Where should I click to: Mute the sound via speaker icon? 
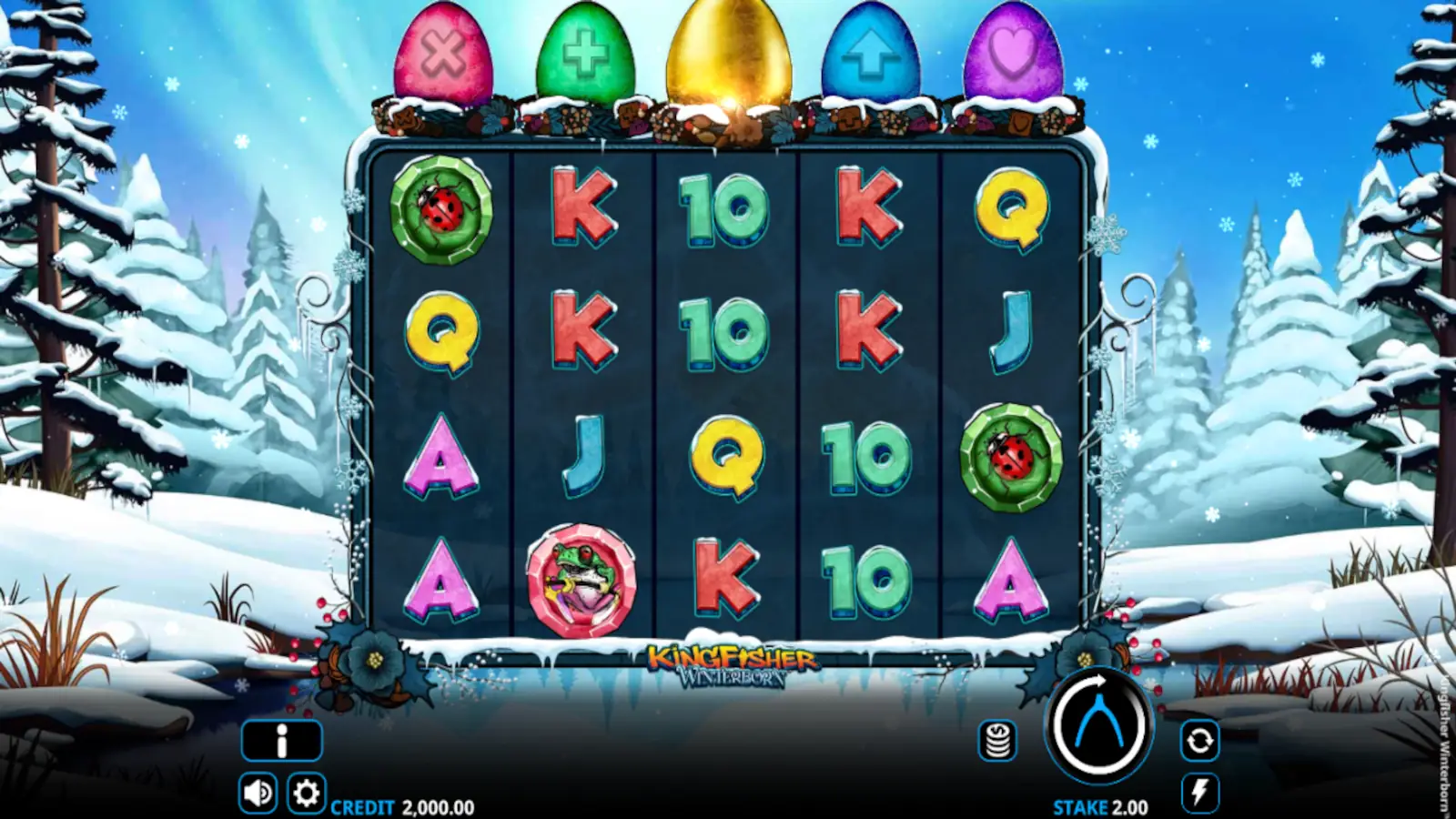pos(258,793)
